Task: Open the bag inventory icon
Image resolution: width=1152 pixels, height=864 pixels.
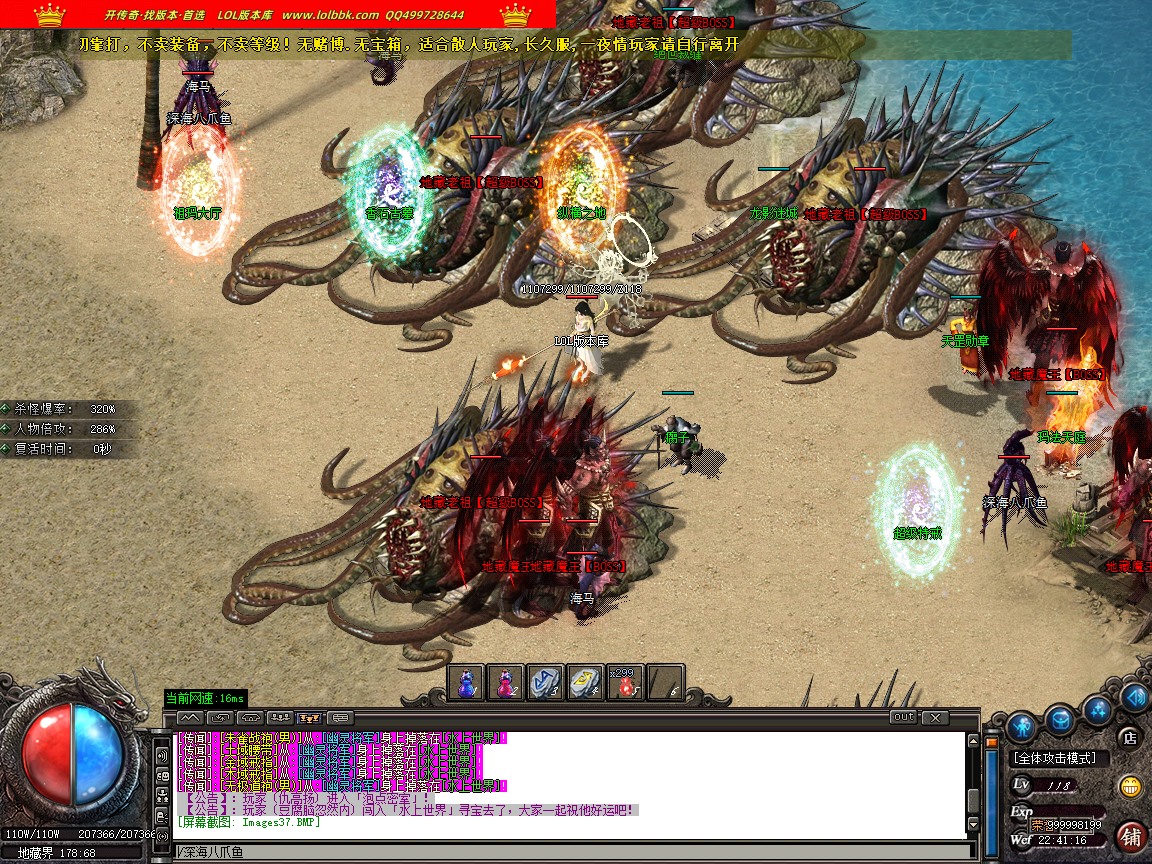Action: (x=1060, y=718)
